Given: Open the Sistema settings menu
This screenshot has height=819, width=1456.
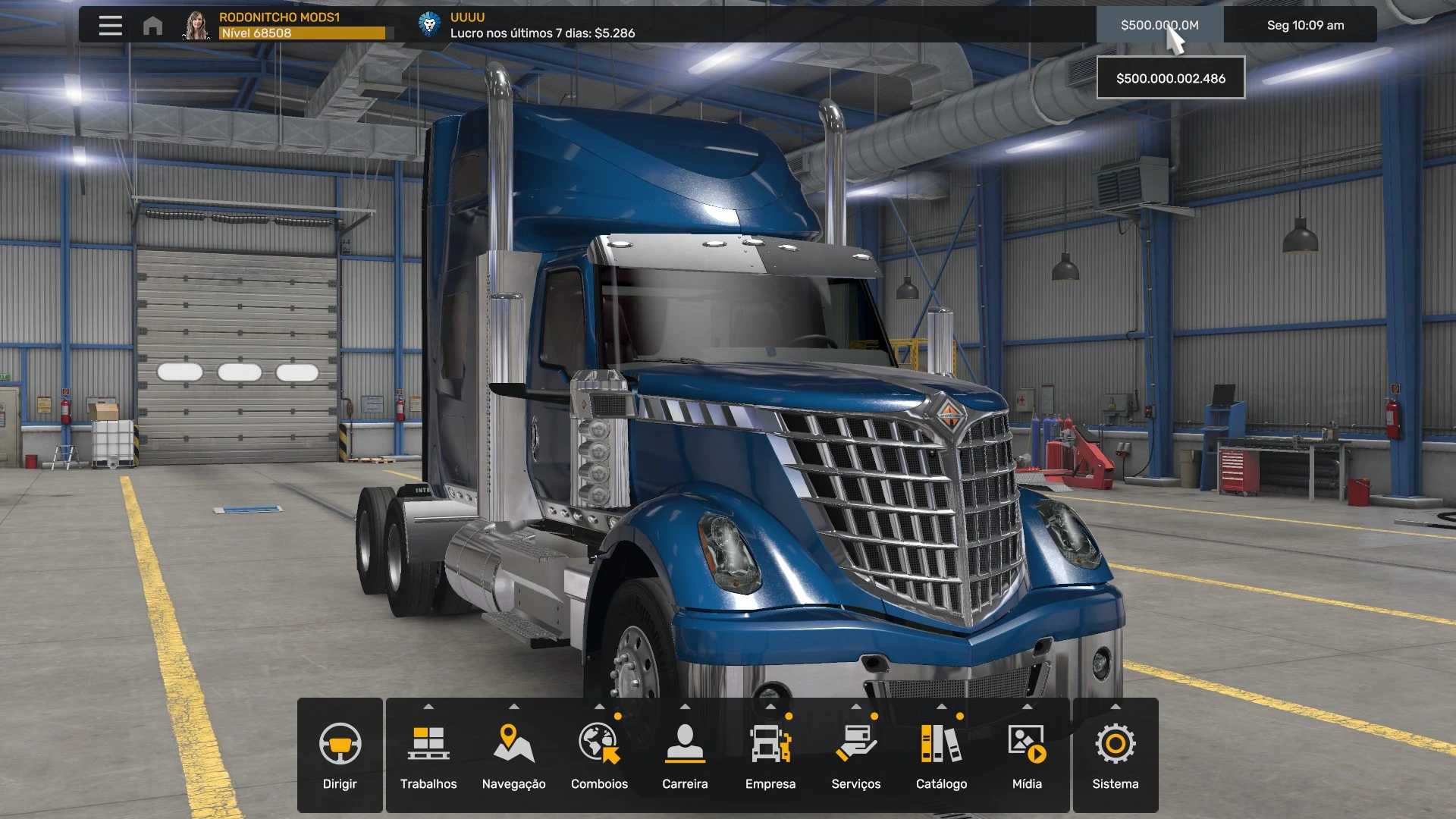Looking at the screenshot, I should (1115, 755).
